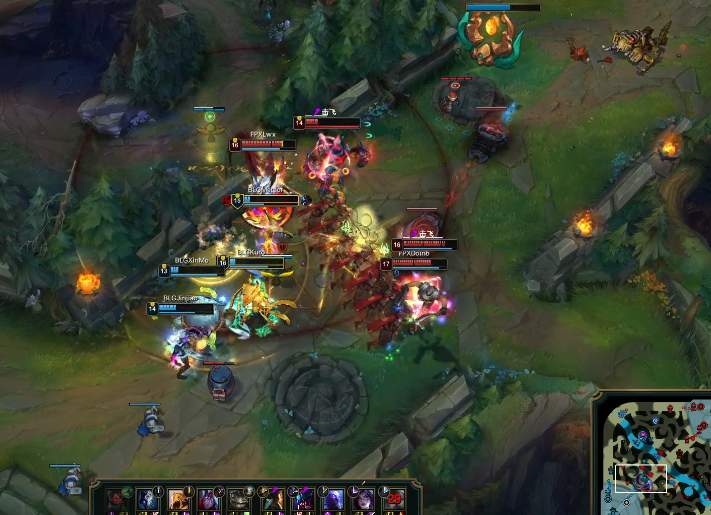
Task: Click the white camera rectangle on minimap
Action: (641, 478)
